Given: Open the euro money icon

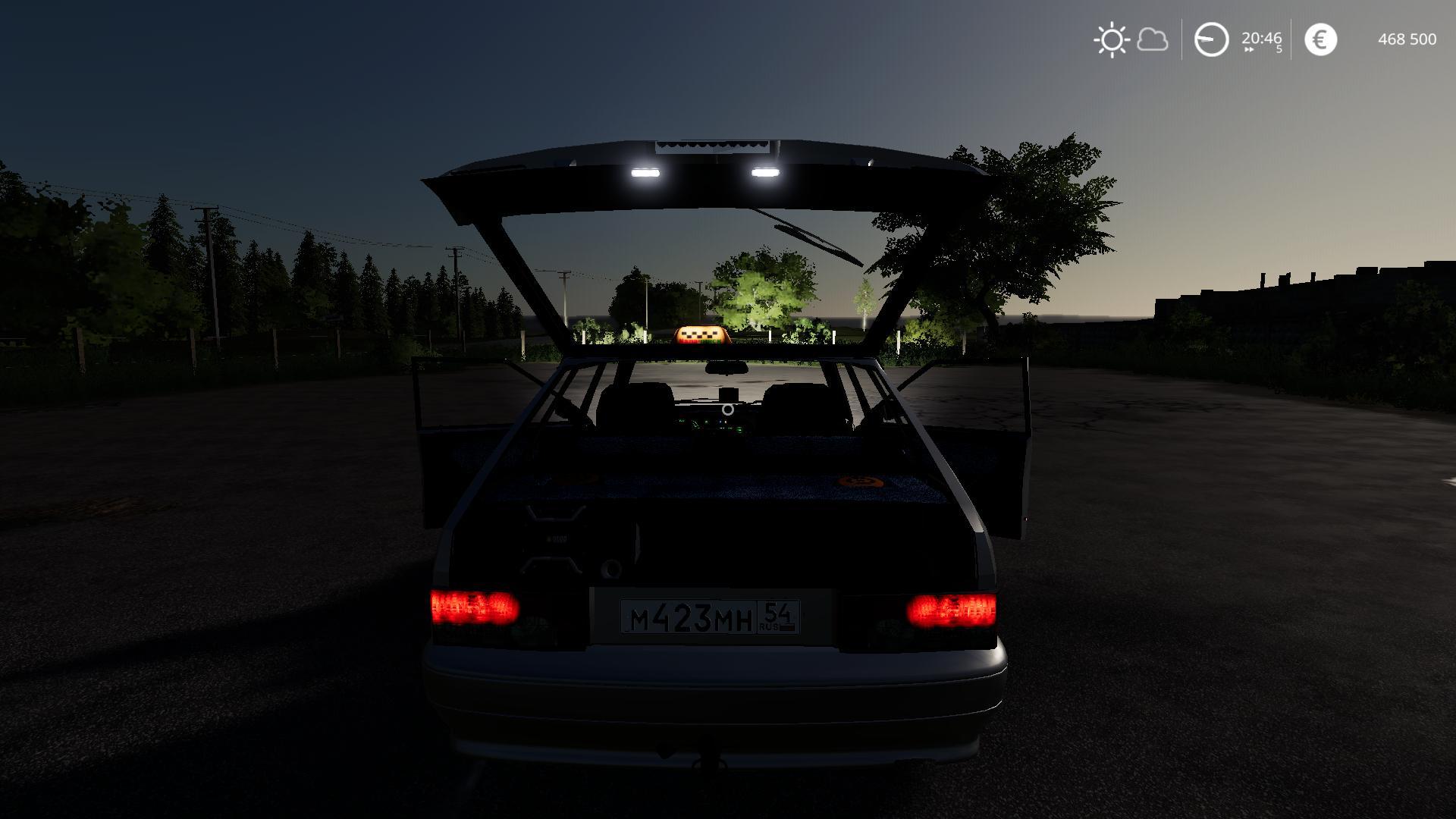Looking at the screenshot, I should pos(1320,39).
